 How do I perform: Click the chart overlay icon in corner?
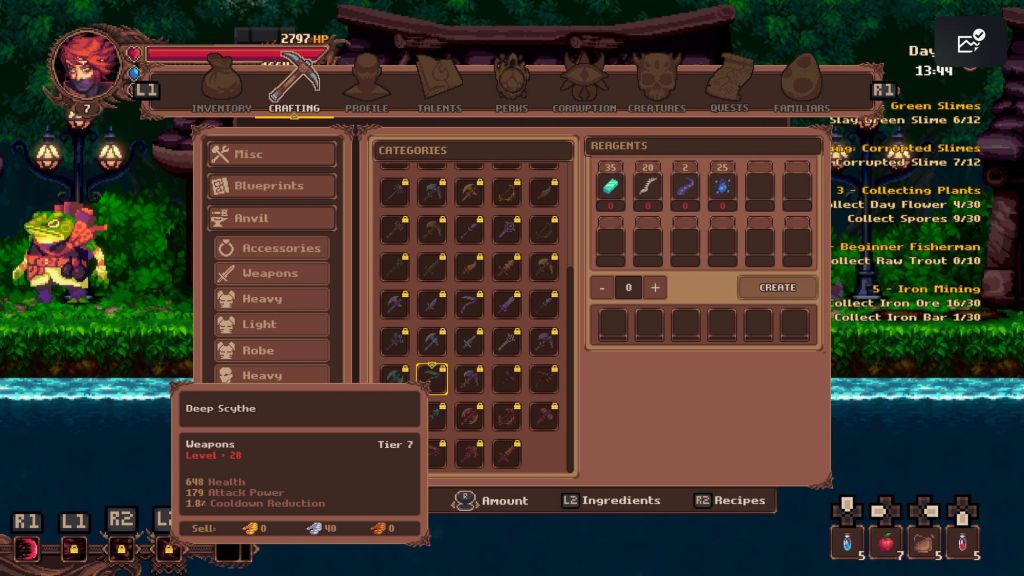click(x=969, y=43)
